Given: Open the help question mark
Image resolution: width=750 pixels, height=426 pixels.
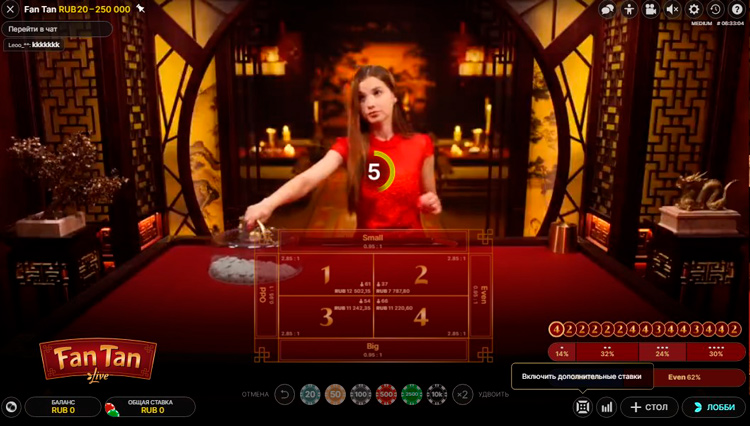Looking at the screenshot, I should coord(737,9).
